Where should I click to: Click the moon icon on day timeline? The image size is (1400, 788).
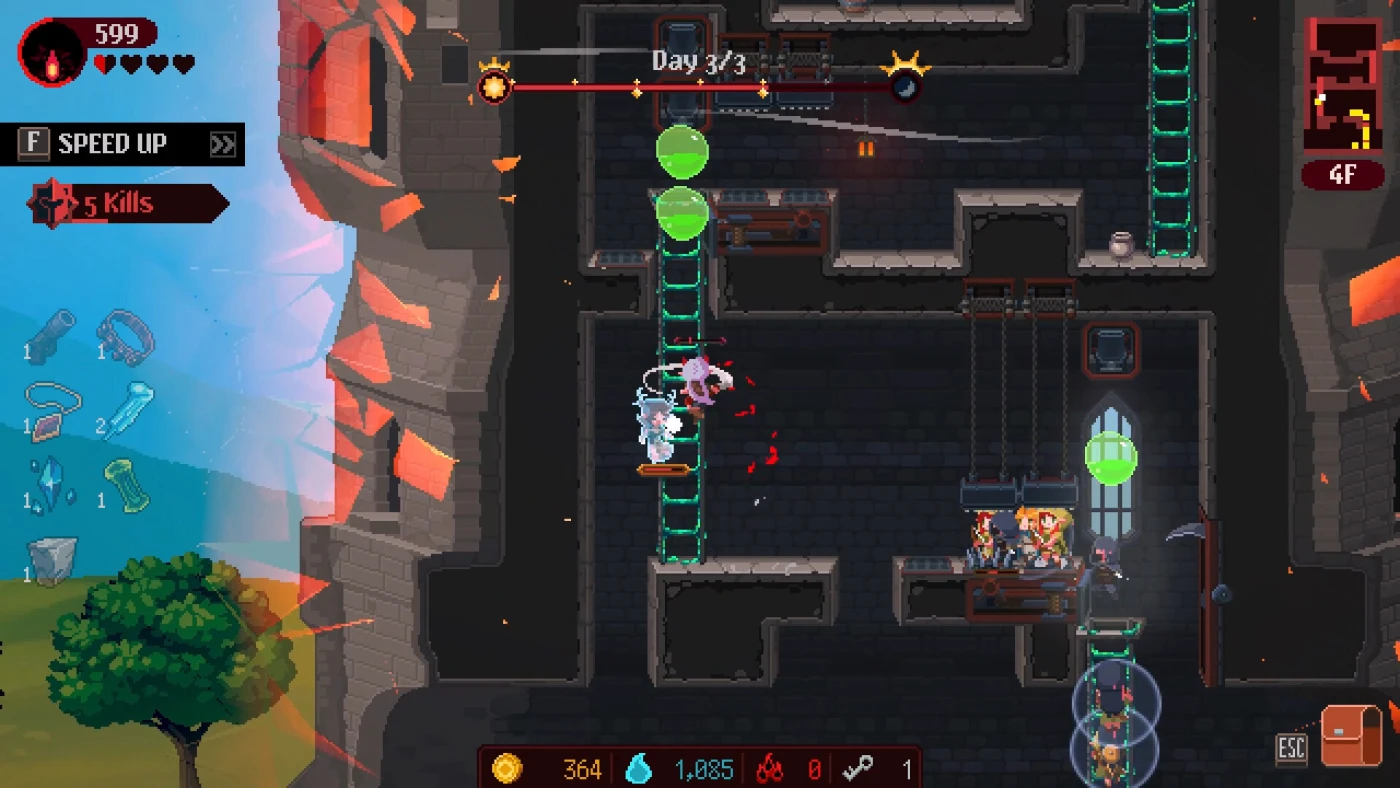pos(905,86)
